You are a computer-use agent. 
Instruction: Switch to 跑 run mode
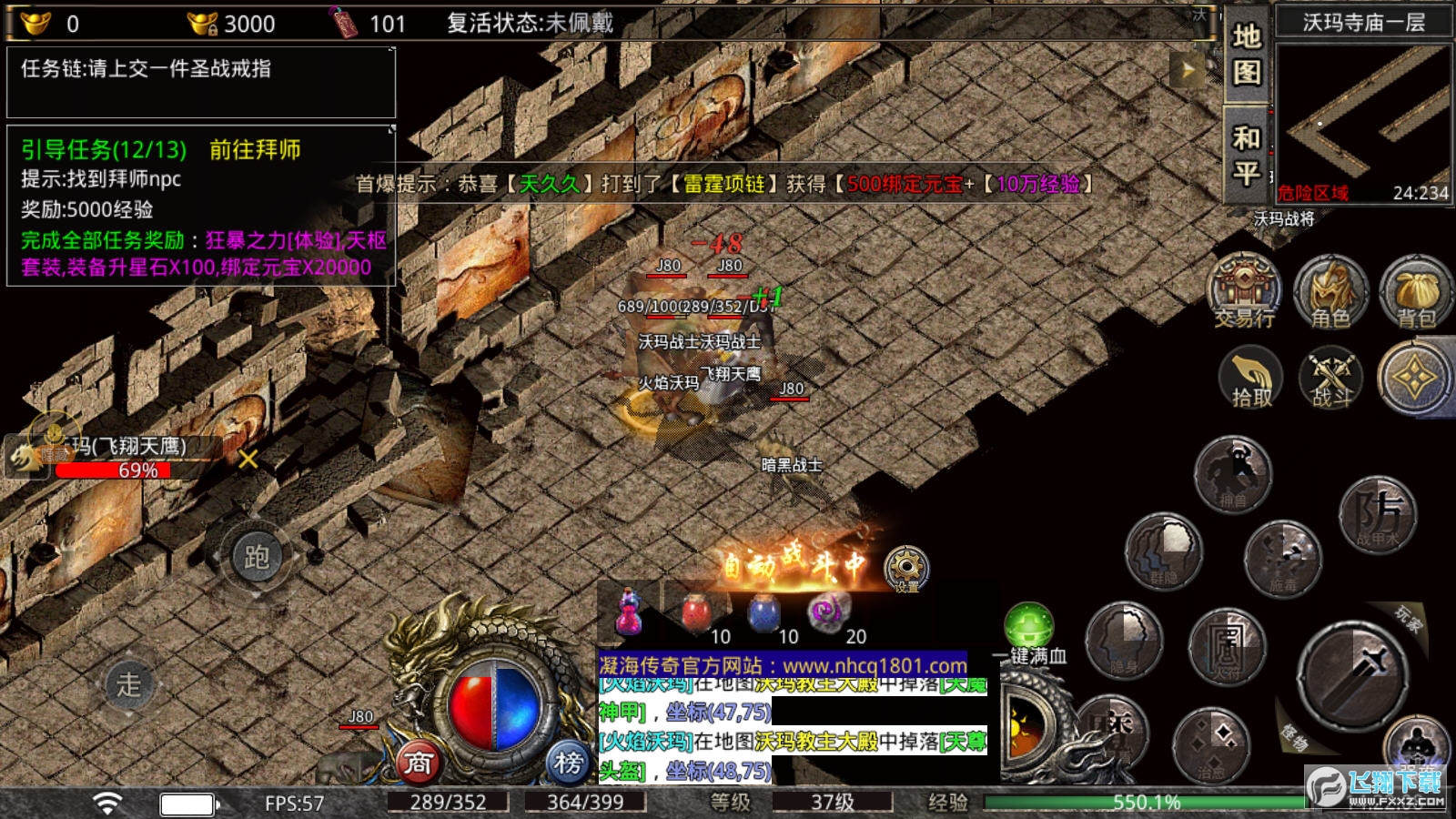point(257,557)
